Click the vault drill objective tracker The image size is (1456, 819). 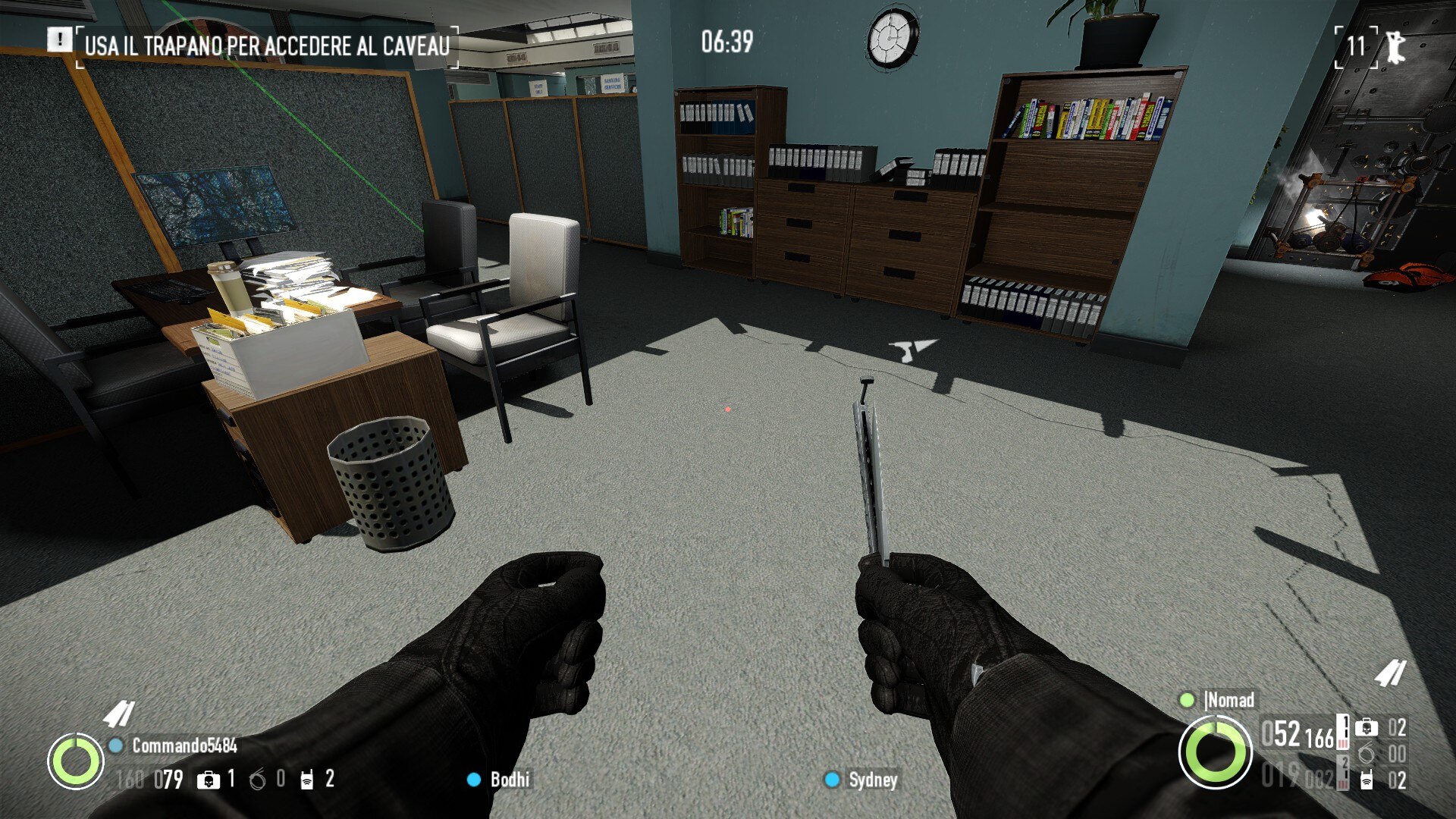pyautogui.click(x=267, y=45)
